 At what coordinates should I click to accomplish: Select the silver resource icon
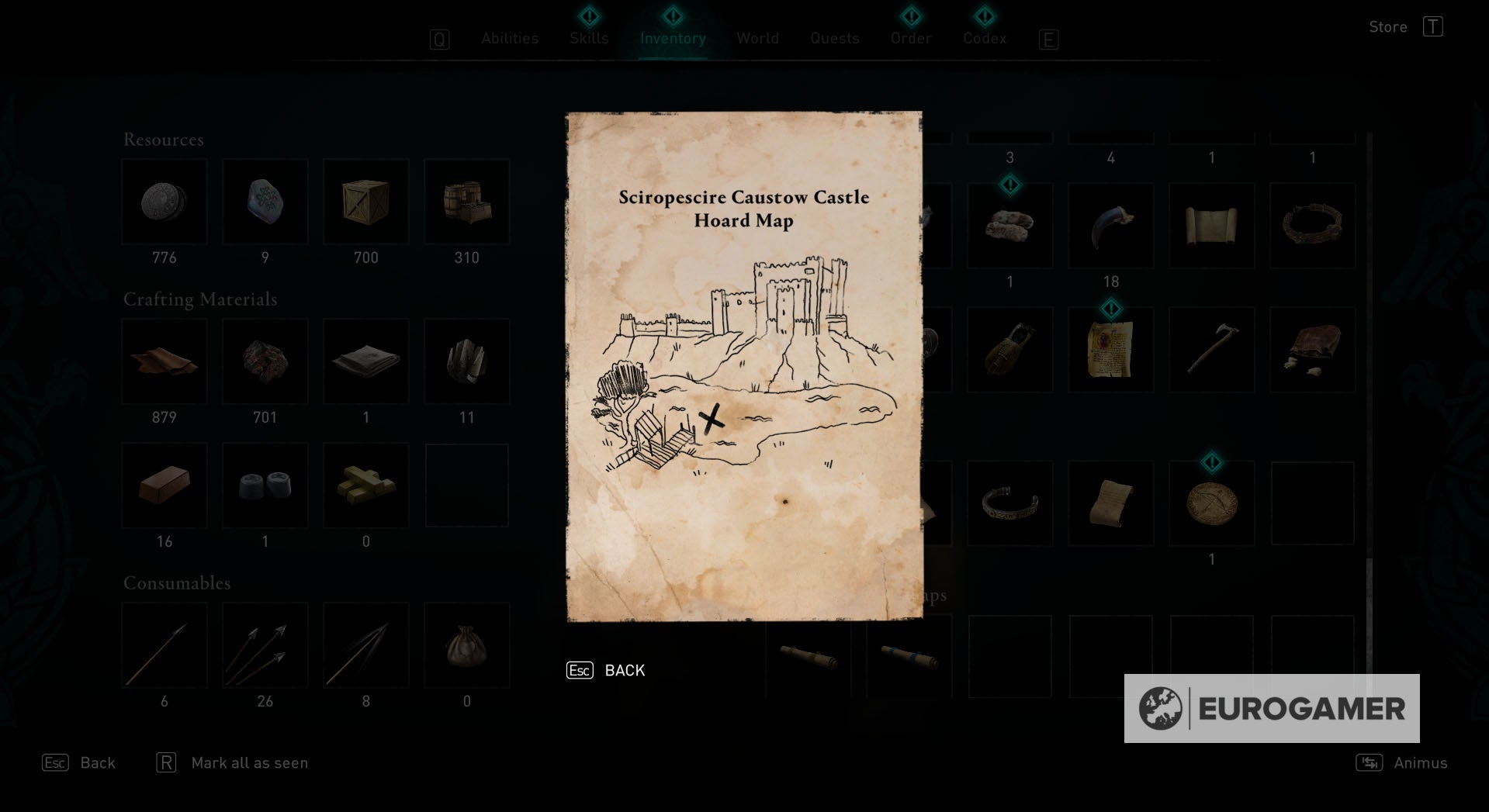click(164, 202)
